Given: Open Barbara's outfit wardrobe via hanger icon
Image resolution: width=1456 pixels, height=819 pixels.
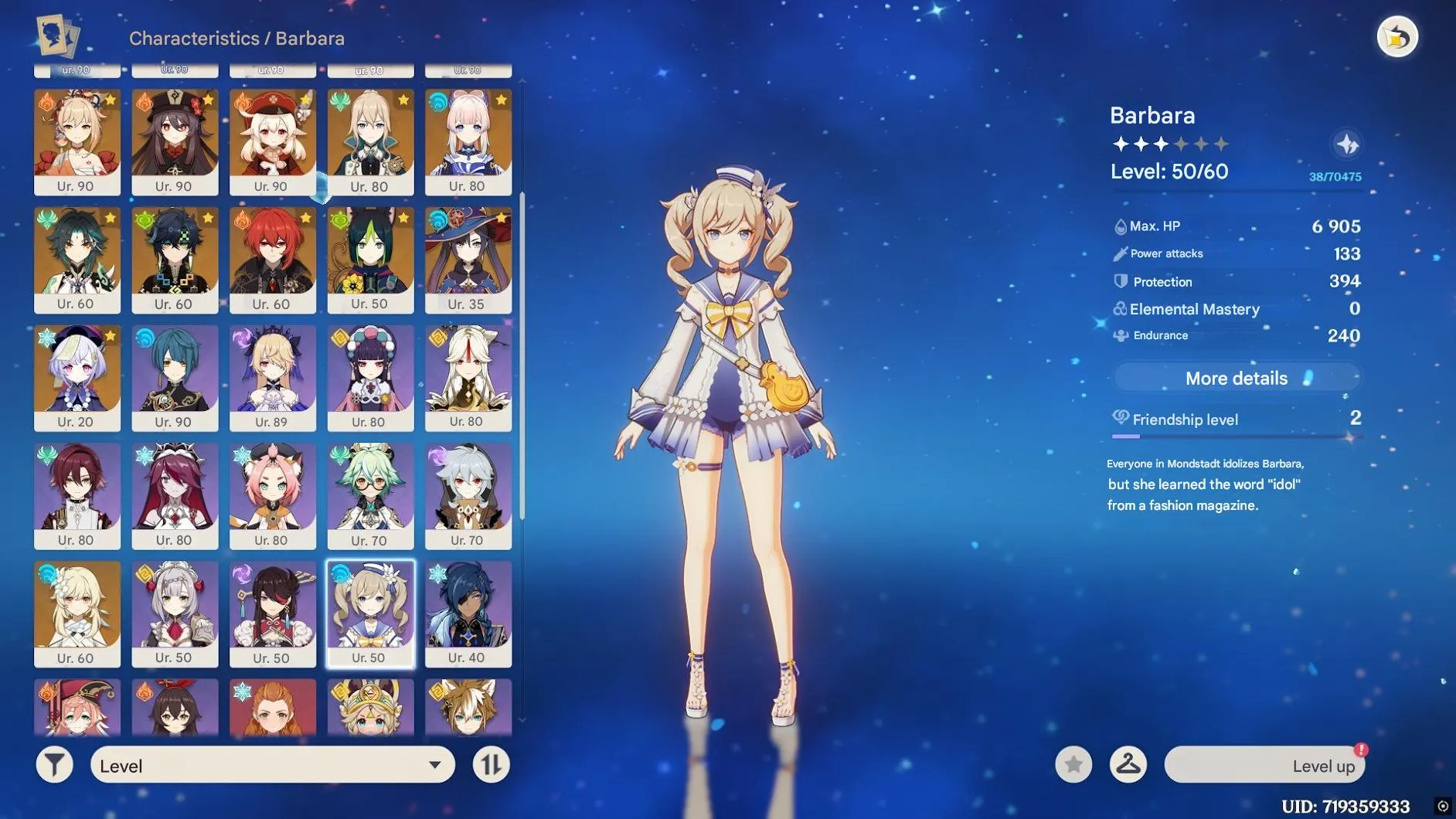Looking at the screenshot, I should 1128,765.
